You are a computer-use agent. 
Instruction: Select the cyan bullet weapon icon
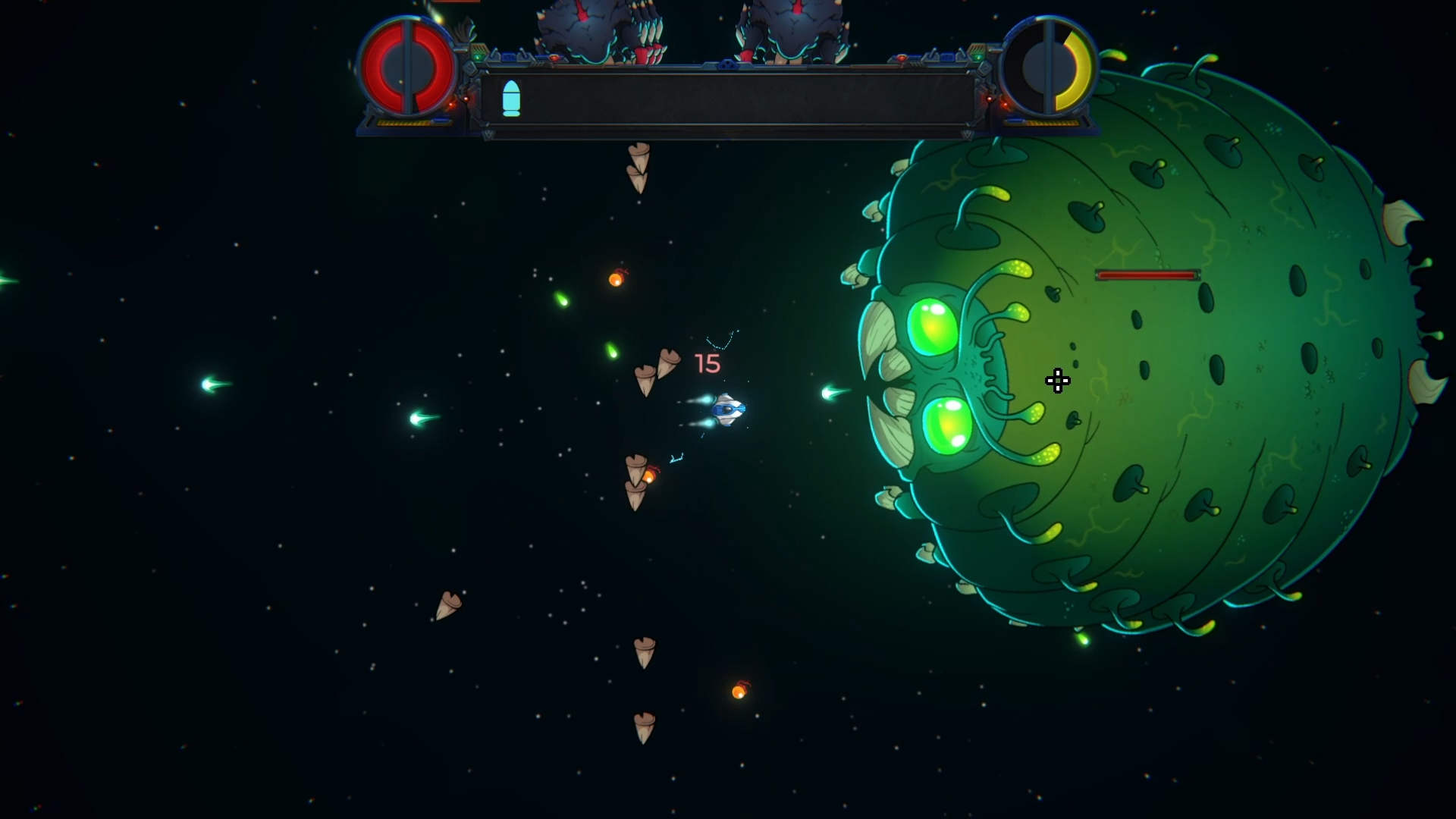[512, 99]
